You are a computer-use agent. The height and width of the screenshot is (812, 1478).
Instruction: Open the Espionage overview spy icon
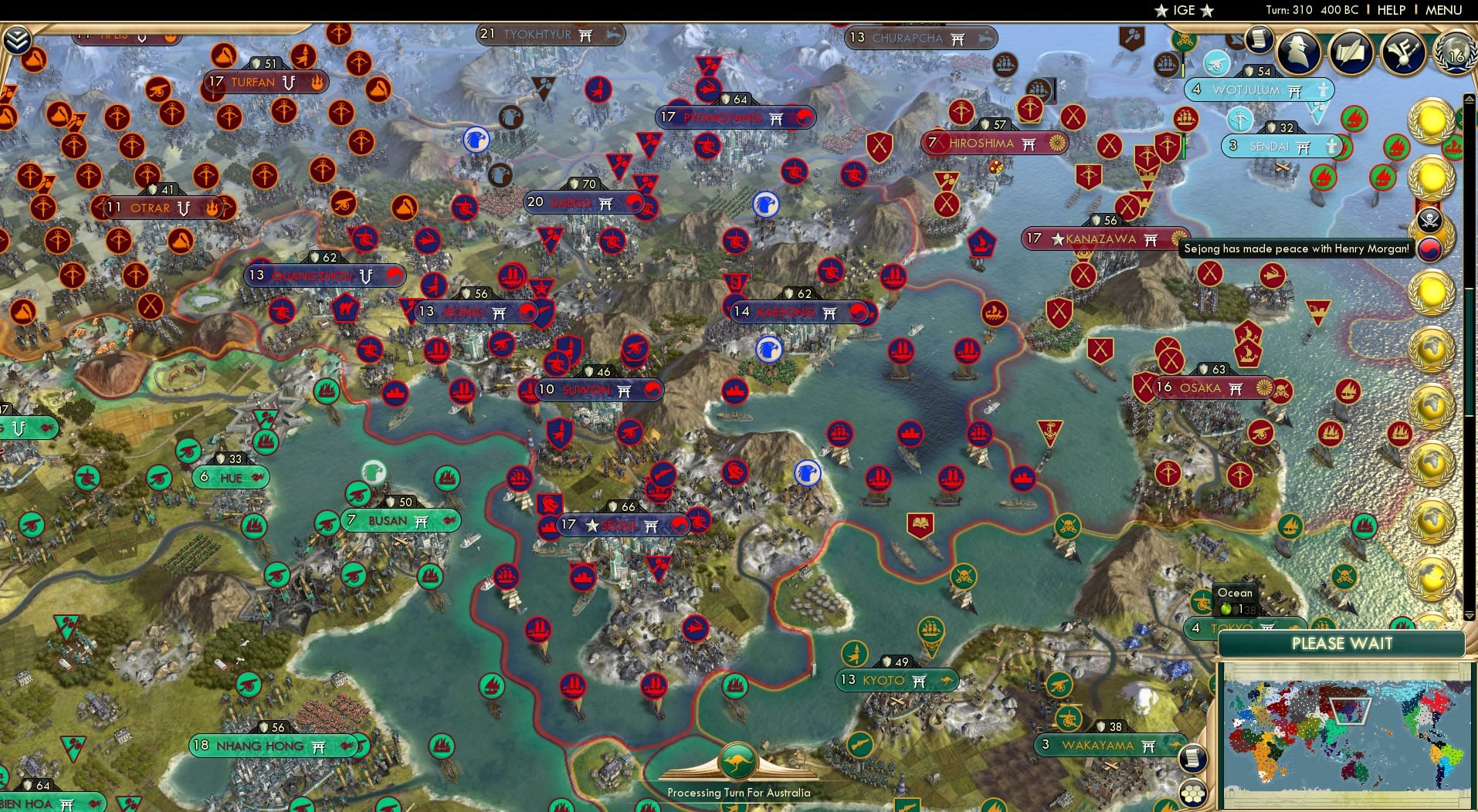point(1297,52)
